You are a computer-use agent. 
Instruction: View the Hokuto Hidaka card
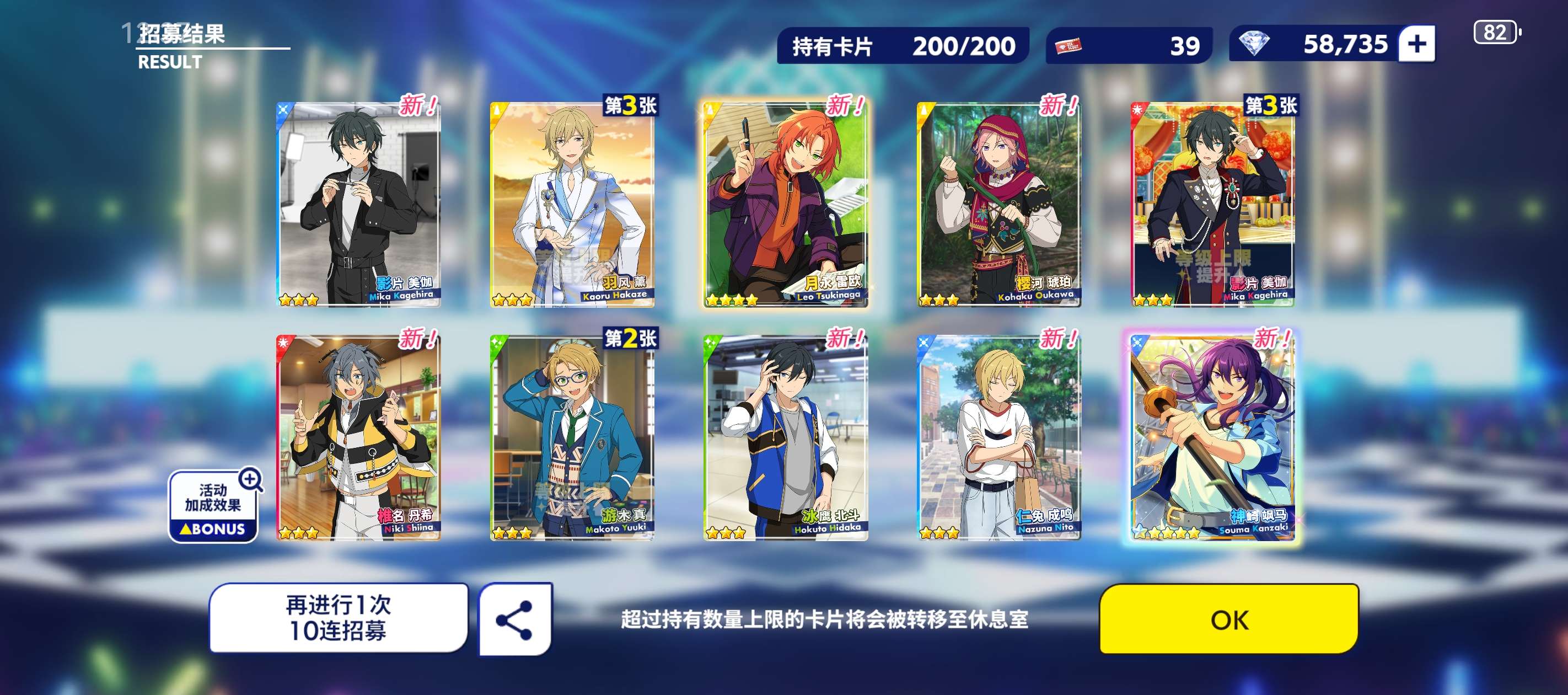click(x=785, y=437)
